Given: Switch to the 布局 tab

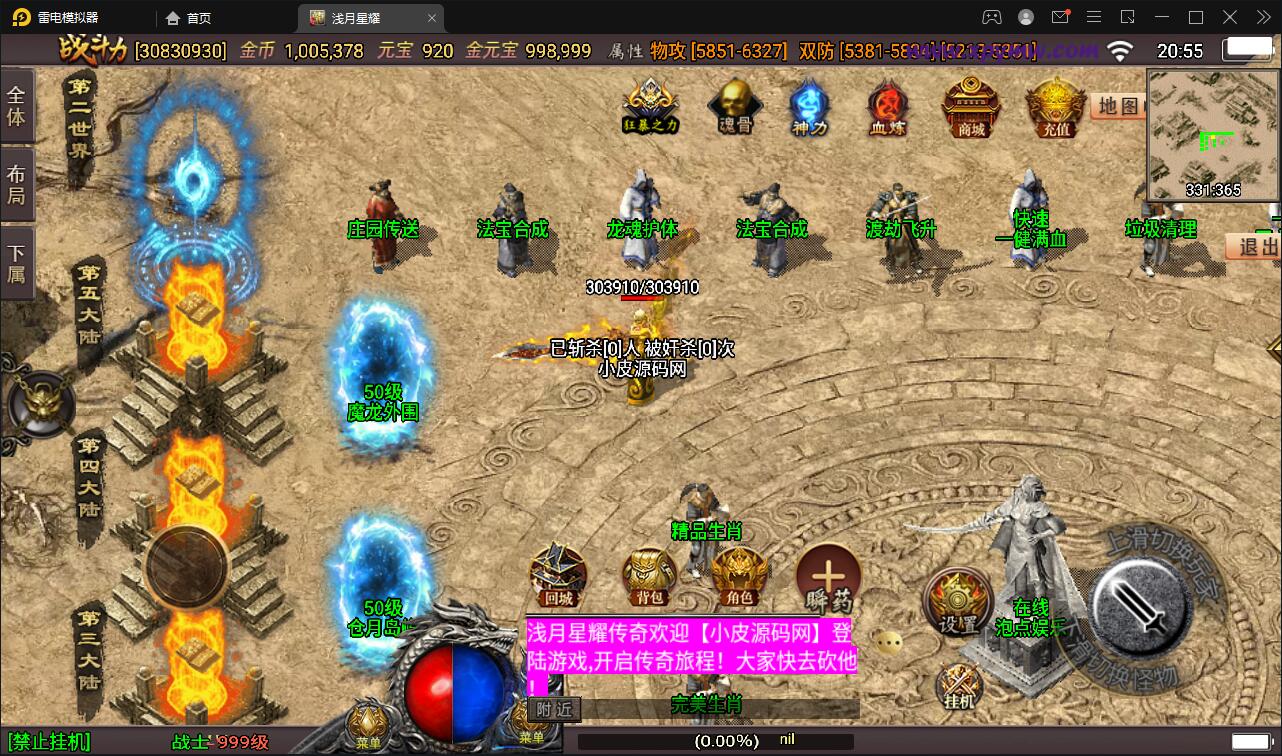Looking at the screenshot, I should 17,184.
